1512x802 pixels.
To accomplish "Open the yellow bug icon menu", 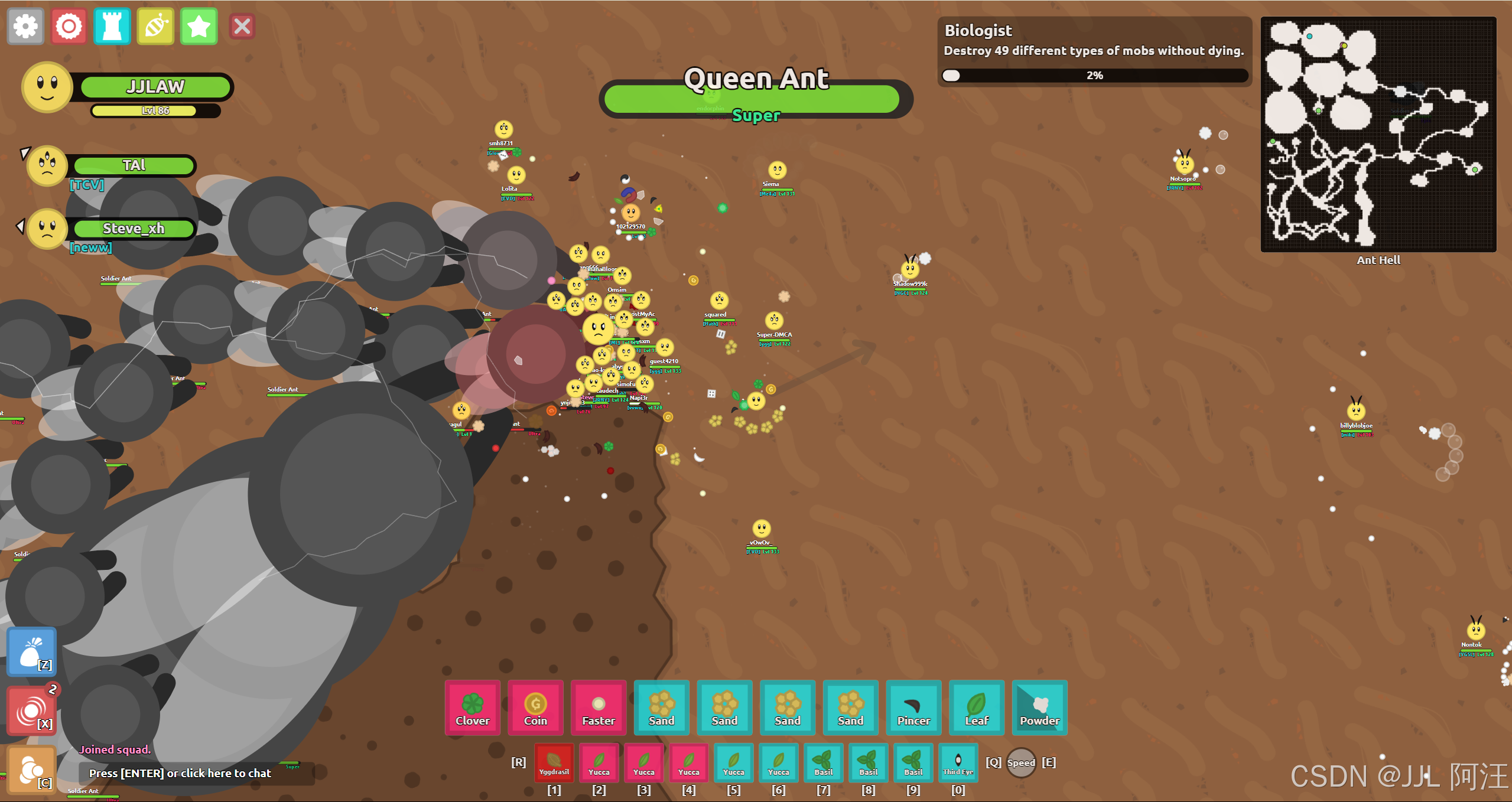I will click(155, 27).
